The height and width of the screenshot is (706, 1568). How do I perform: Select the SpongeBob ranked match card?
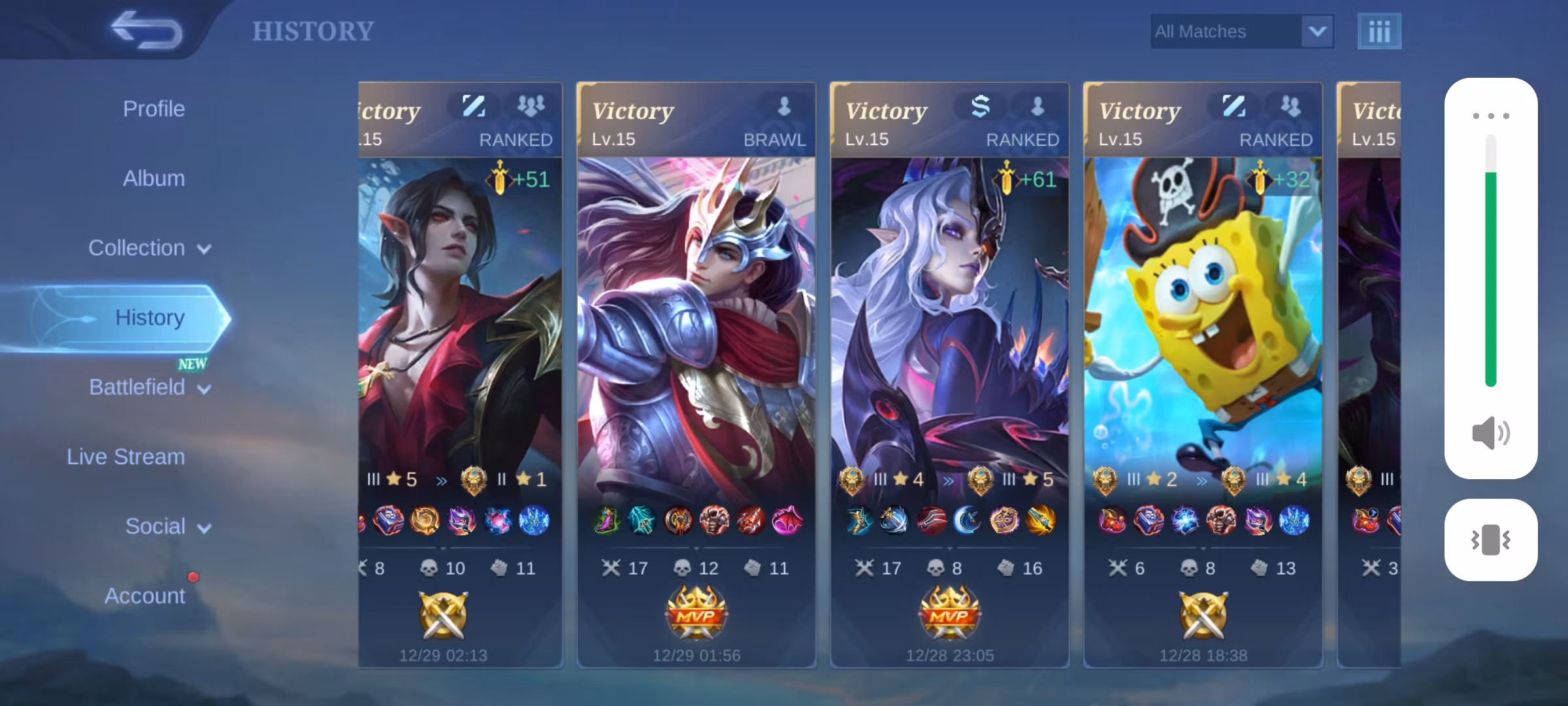pyautogui.click(x=1203, y=374)
